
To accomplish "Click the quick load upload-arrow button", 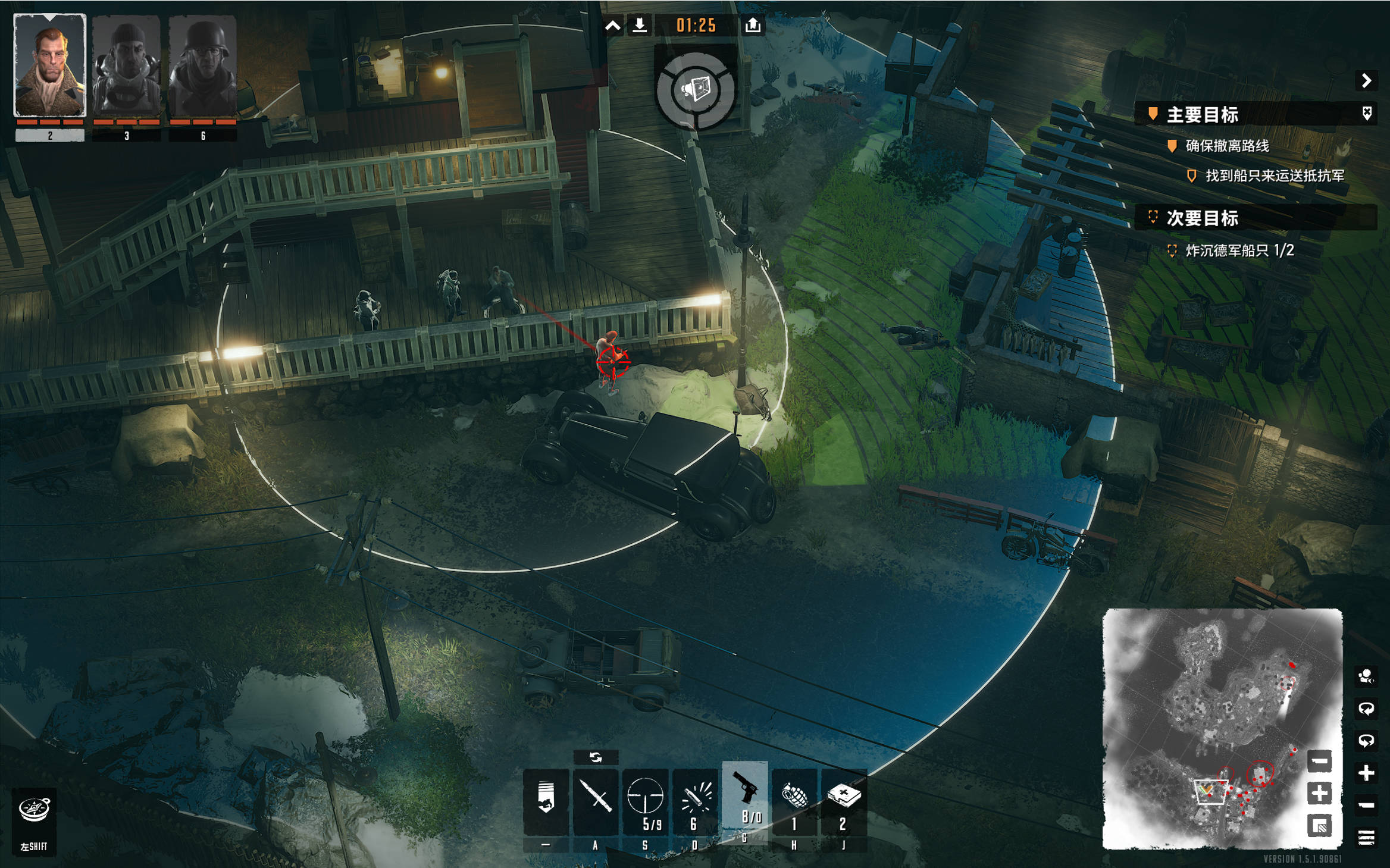I will (753, 25).
